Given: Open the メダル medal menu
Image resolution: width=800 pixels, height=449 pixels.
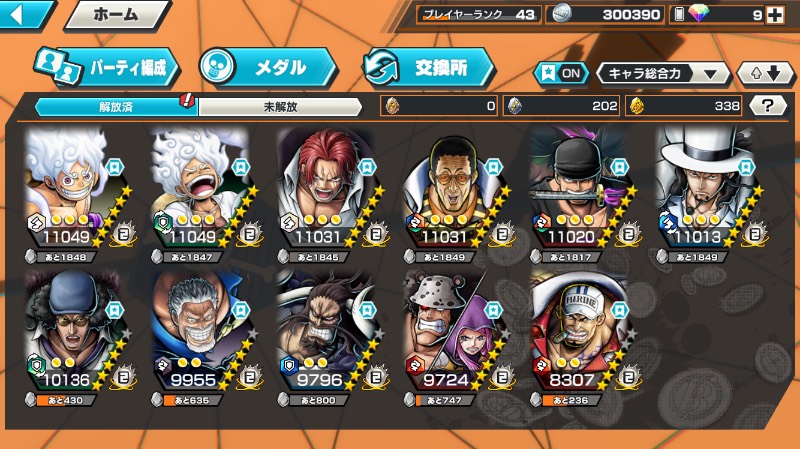Looking at the screenshot, I should pos(265,67).
